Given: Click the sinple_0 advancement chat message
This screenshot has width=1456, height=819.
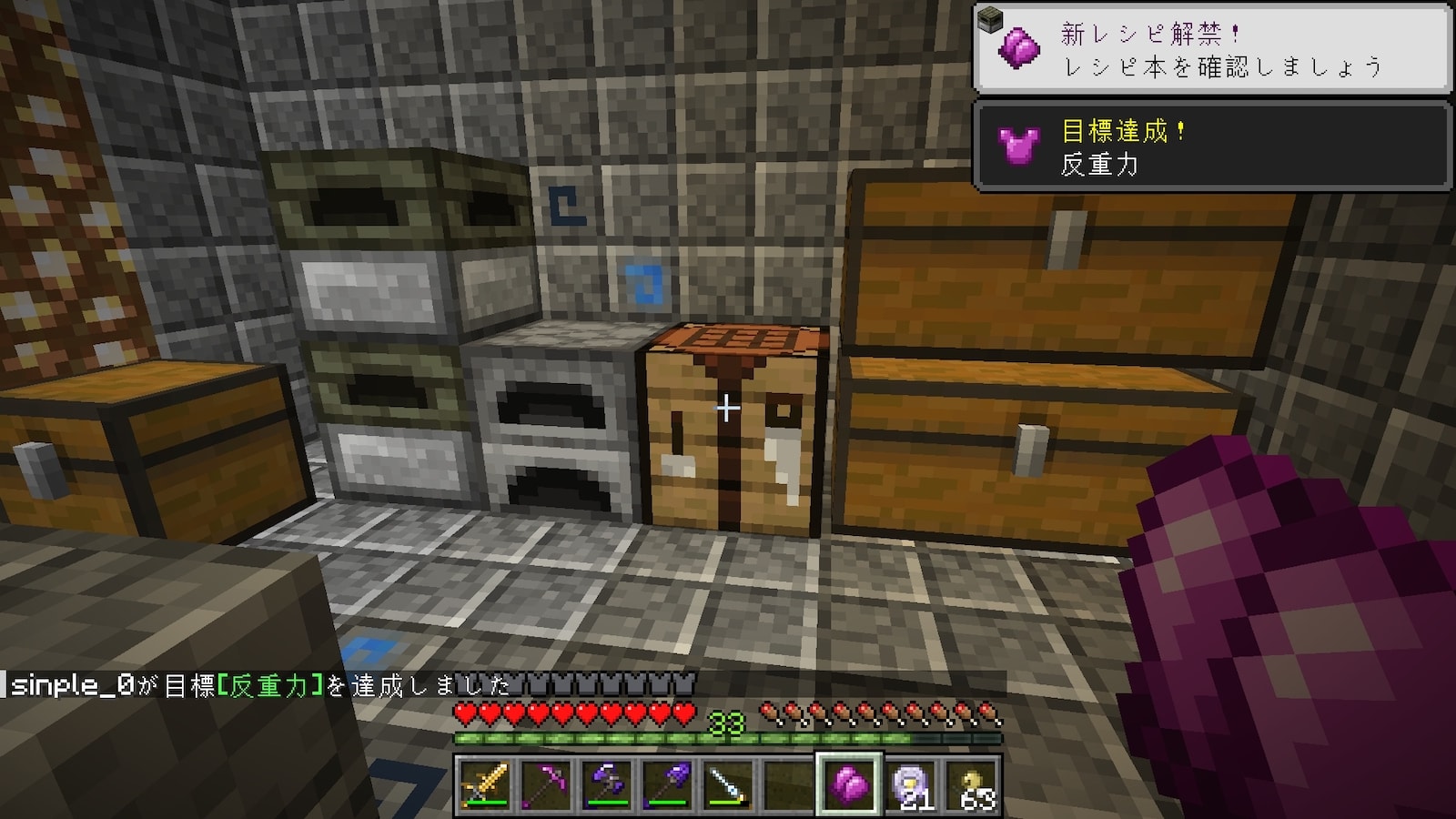Looking at the screenshot, I should point(259,685).
